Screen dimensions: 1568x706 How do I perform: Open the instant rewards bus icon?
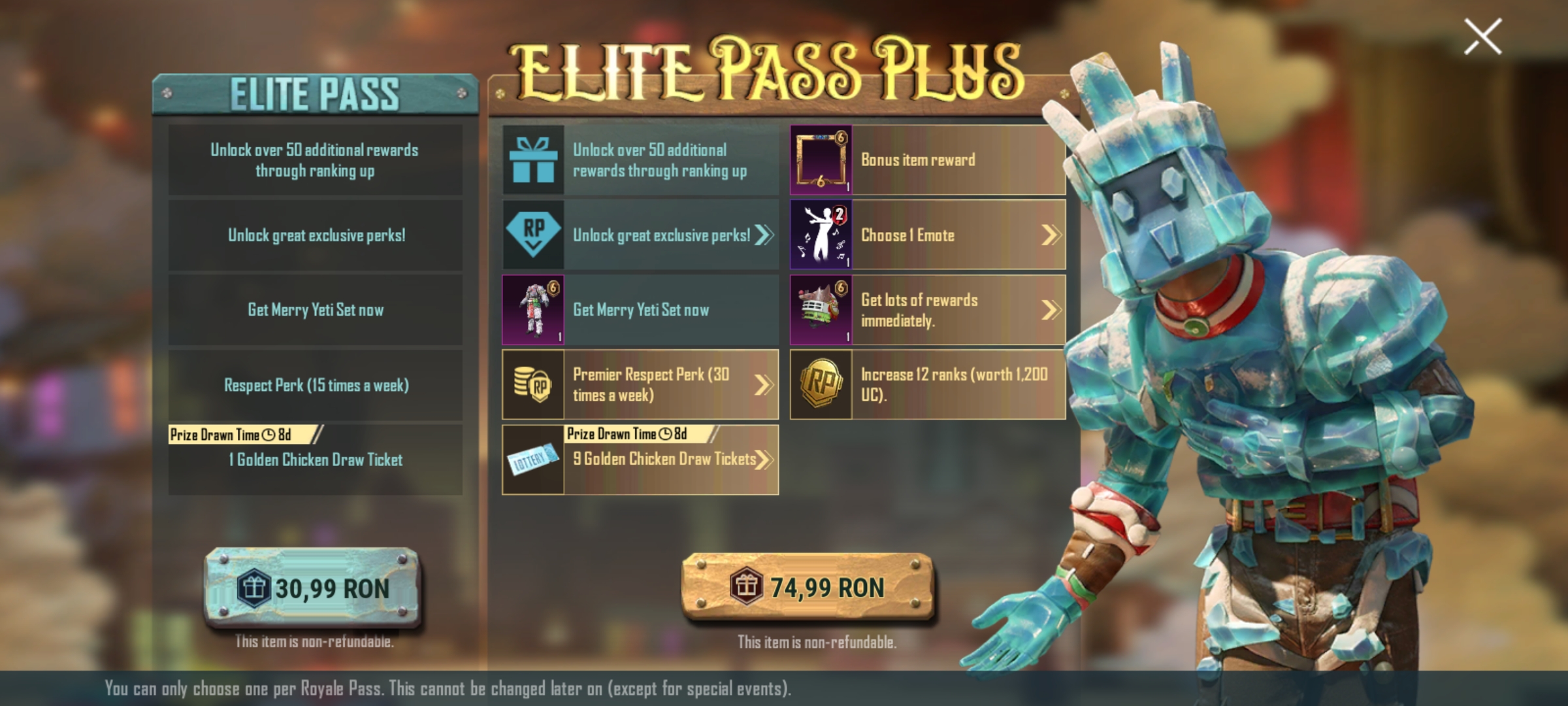point(822,311)
